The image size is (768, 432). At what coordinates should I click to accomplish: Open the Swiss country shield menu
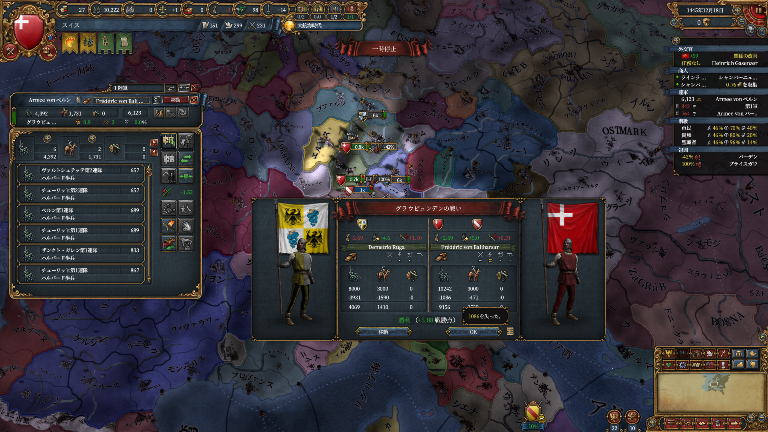pyautogui.click(x=28, y=28)
